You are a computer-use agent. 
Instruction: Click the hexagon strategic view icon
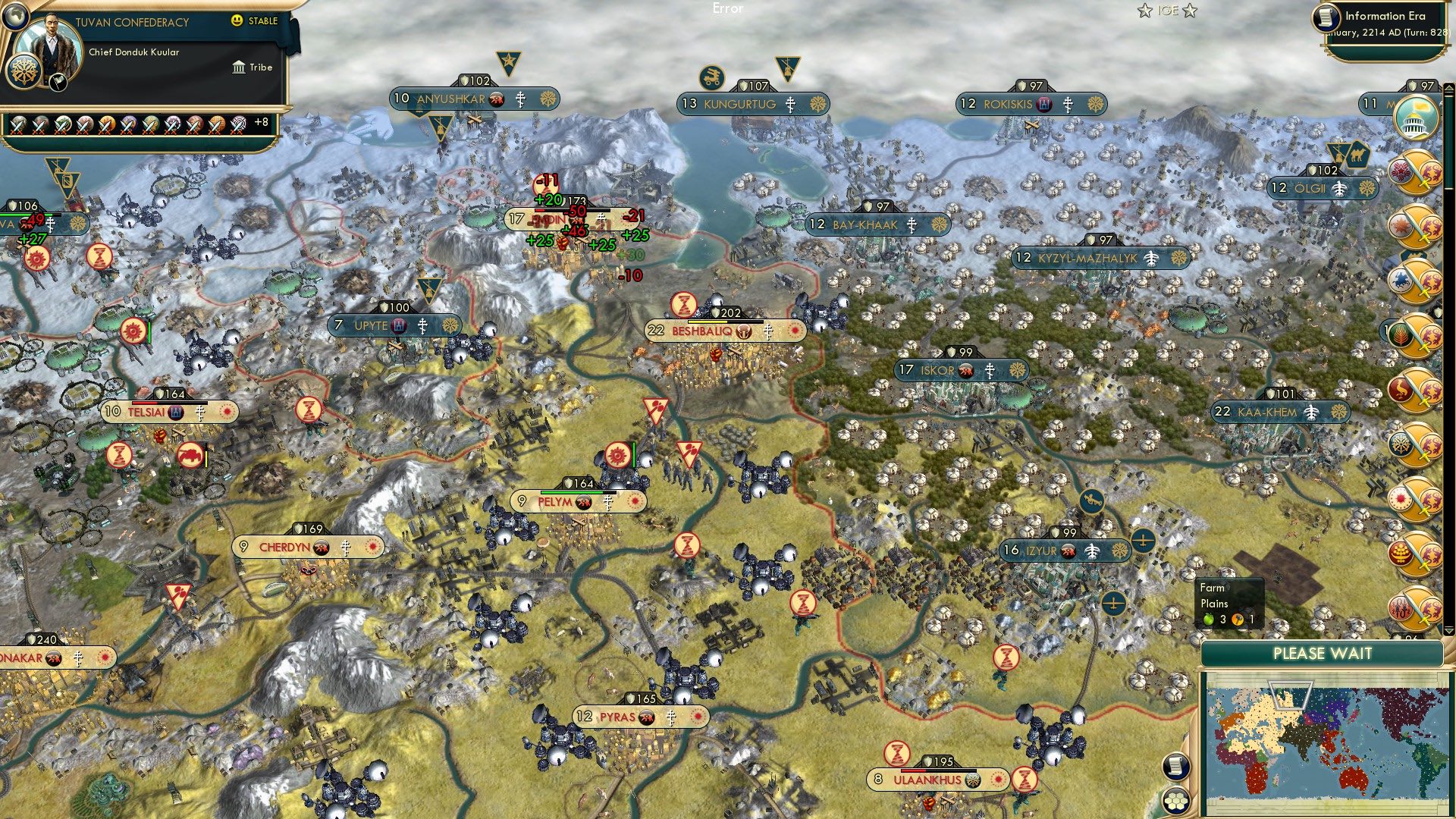click(x=1176, y=801)
